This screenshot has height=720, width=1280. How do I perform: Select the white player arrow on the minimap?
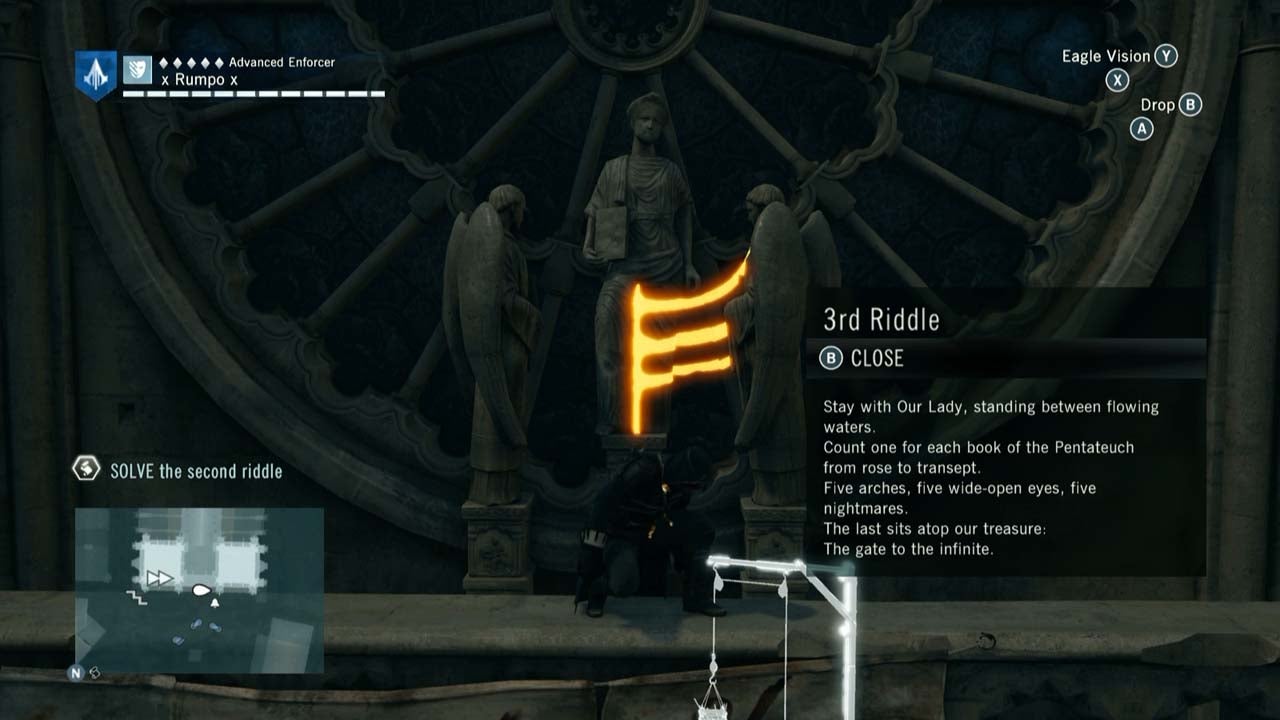[201, 589]
